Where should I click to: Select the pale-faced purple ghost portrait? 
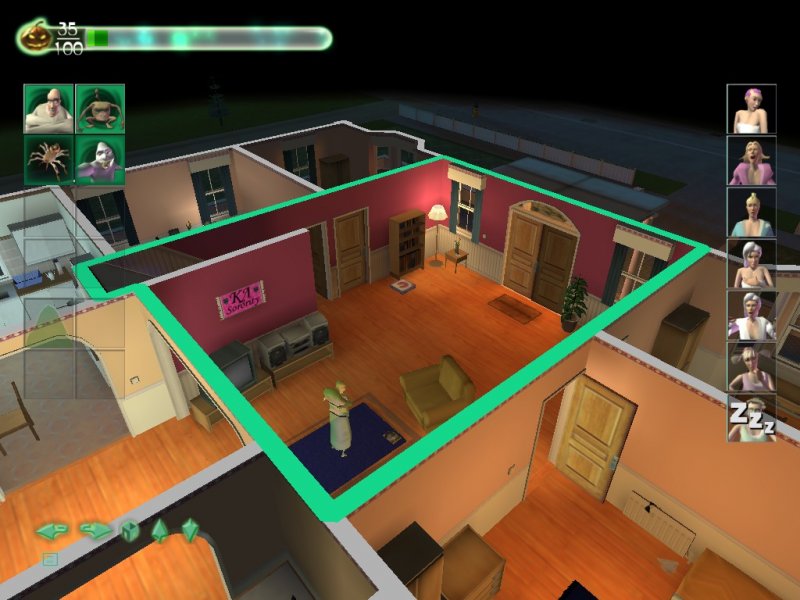[100, 160]
